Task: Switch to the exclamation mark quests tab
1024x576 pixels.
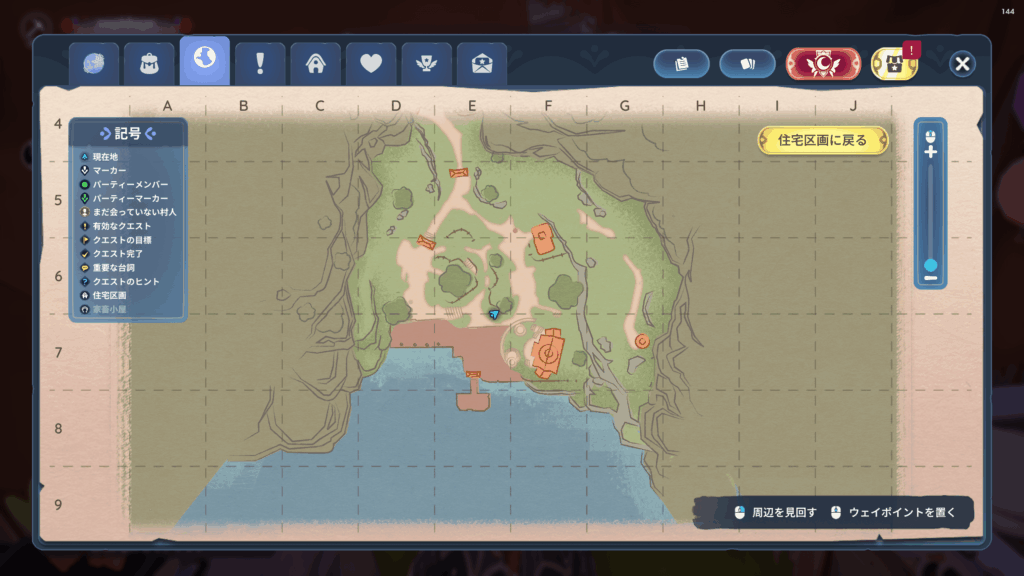Action: click(x=260, y=64)
